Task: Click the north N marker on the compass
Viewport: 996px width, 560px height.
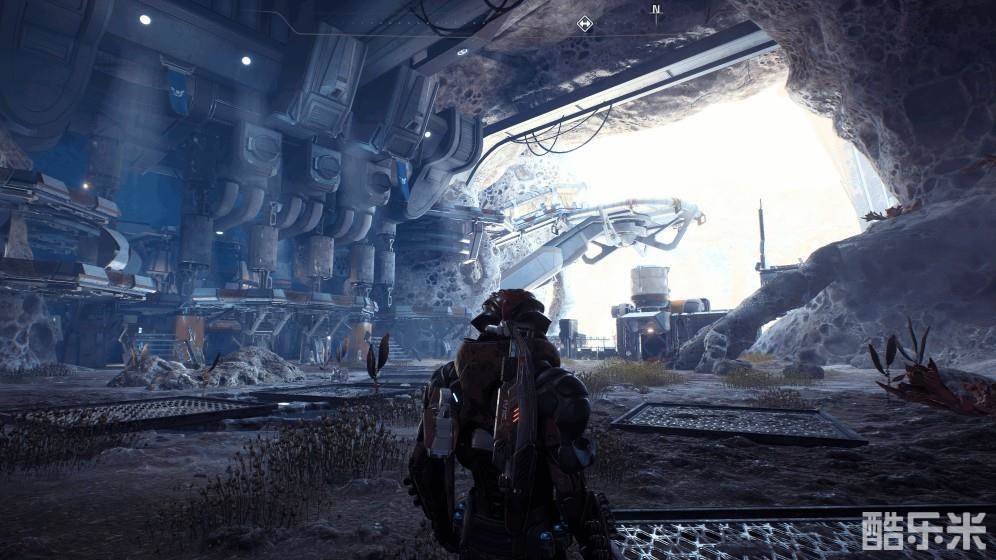Action: [x=656, y=12]
